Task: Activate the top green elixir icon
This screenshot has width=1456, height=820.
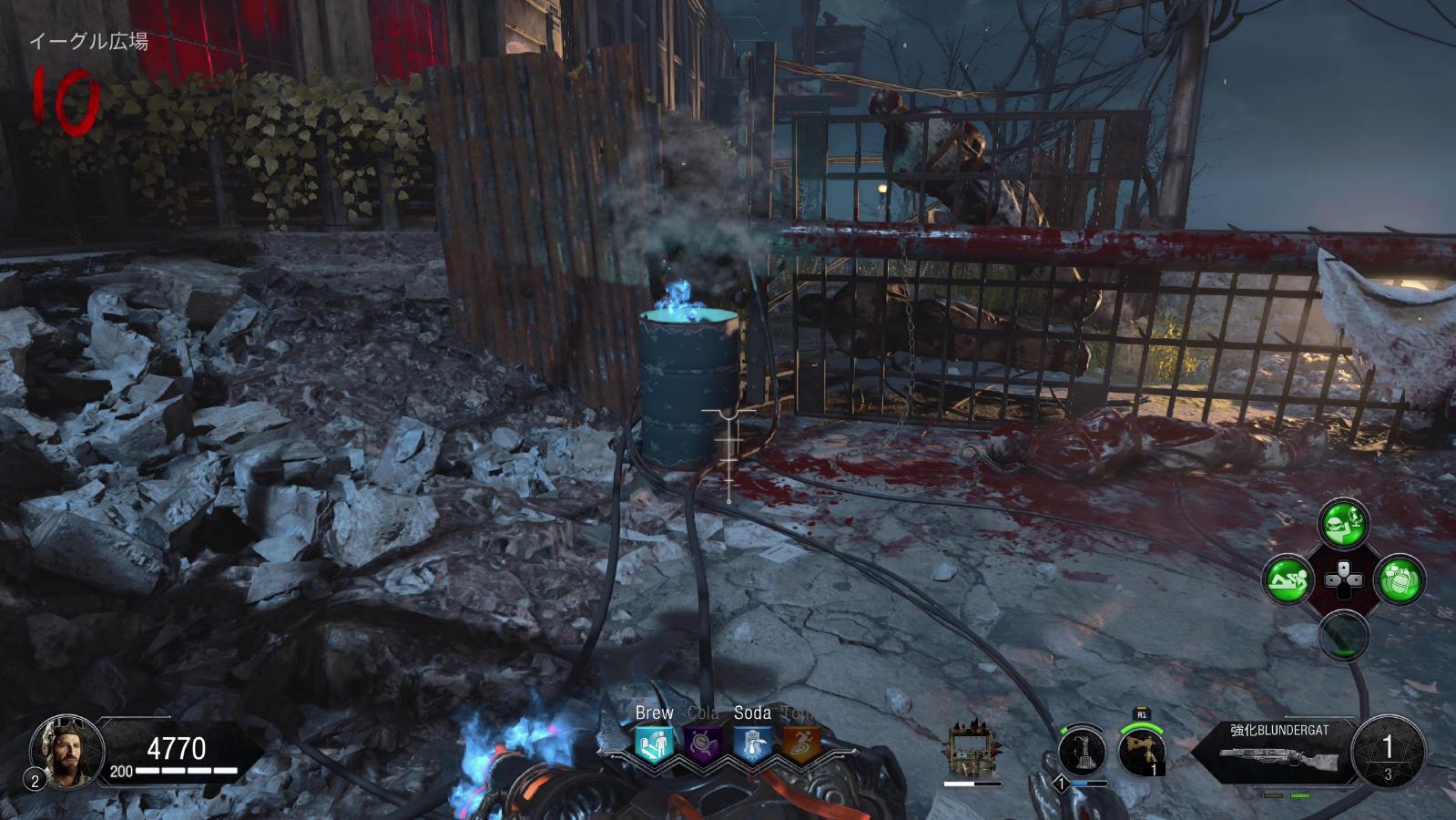Action: pos(1343,523)
